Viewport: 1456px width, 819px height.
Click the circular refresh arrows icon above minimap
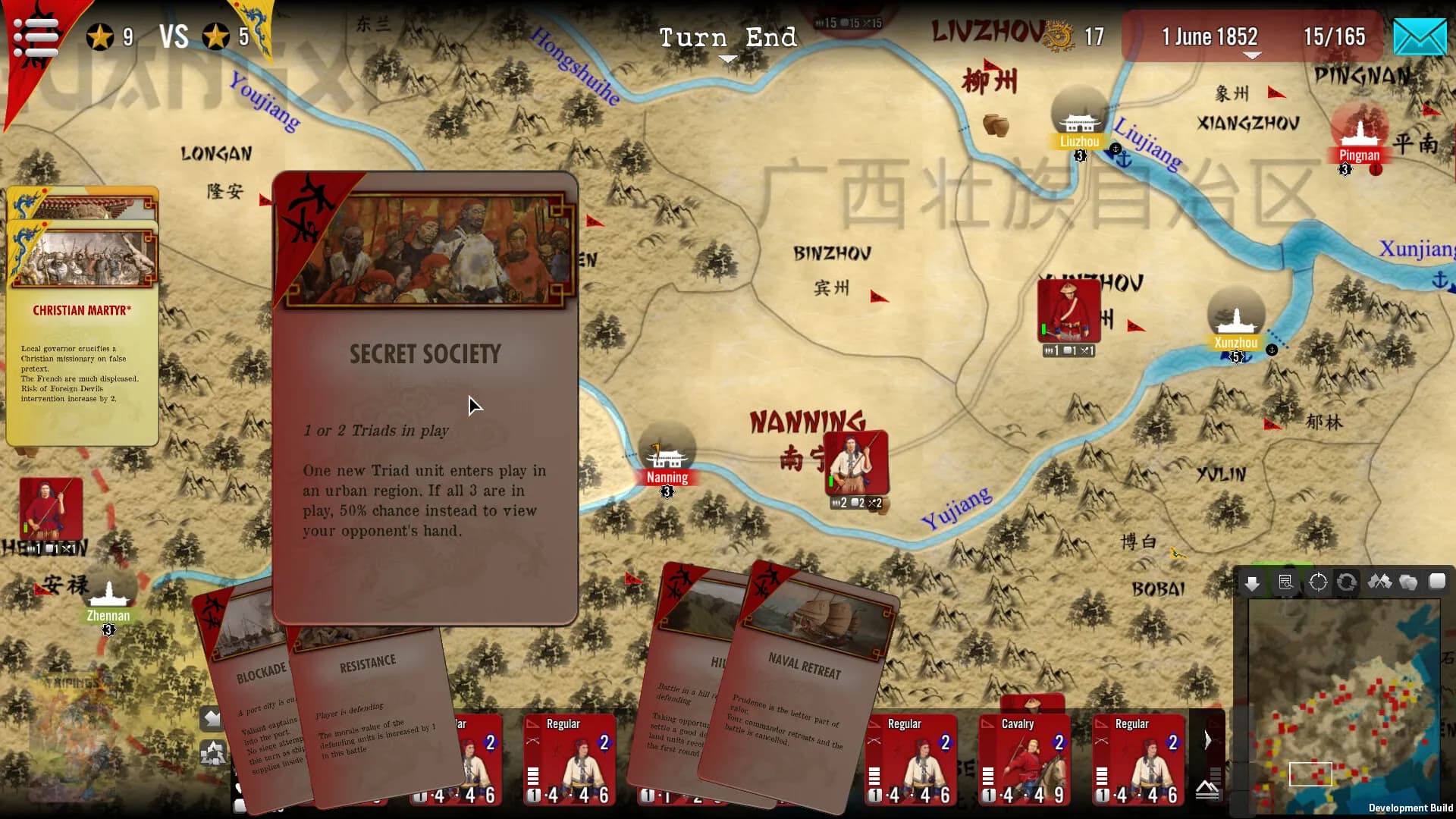1348,582
